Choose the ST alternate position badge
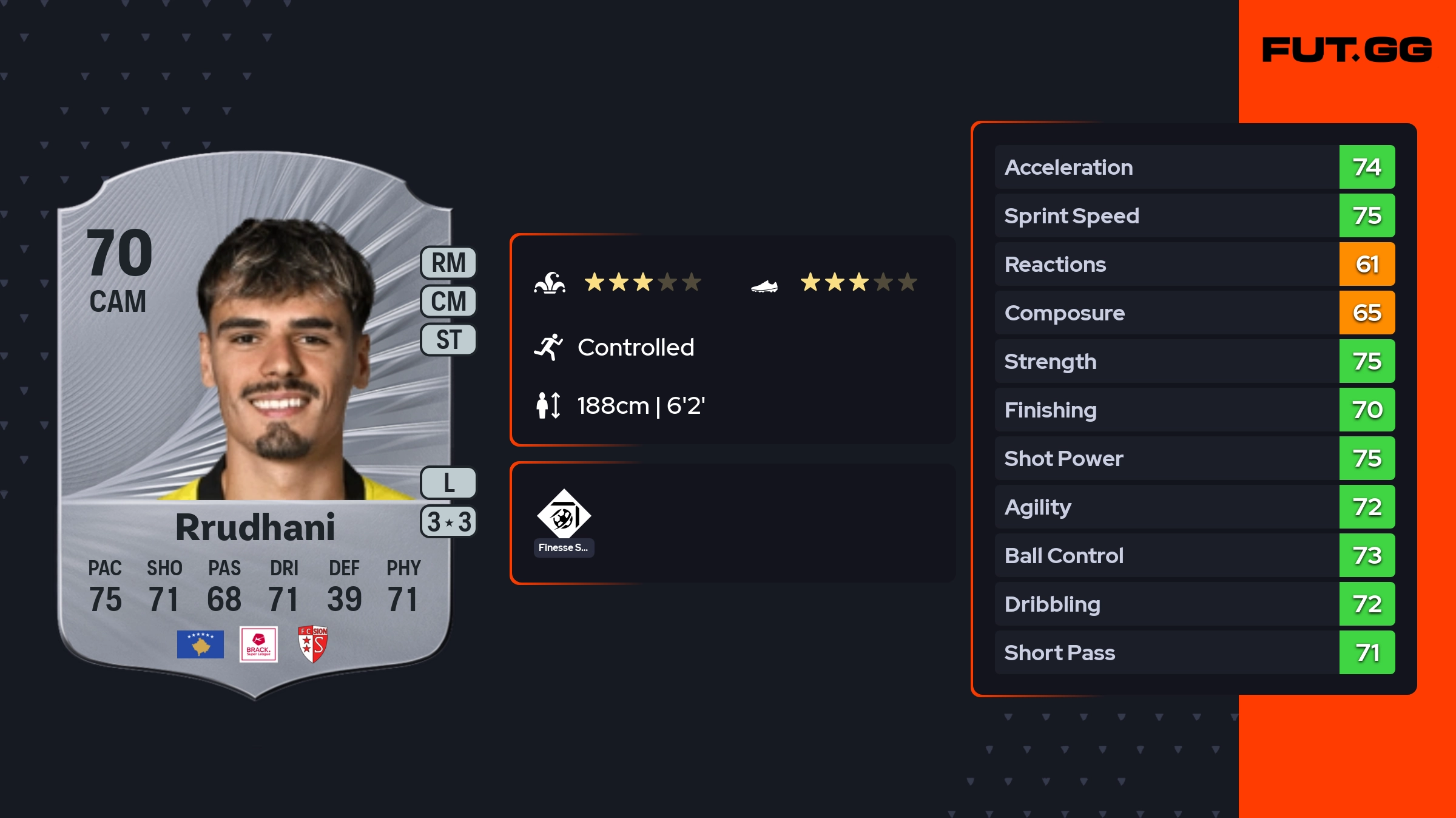This screenshot has width=1456, height=818. coord(448,339)
